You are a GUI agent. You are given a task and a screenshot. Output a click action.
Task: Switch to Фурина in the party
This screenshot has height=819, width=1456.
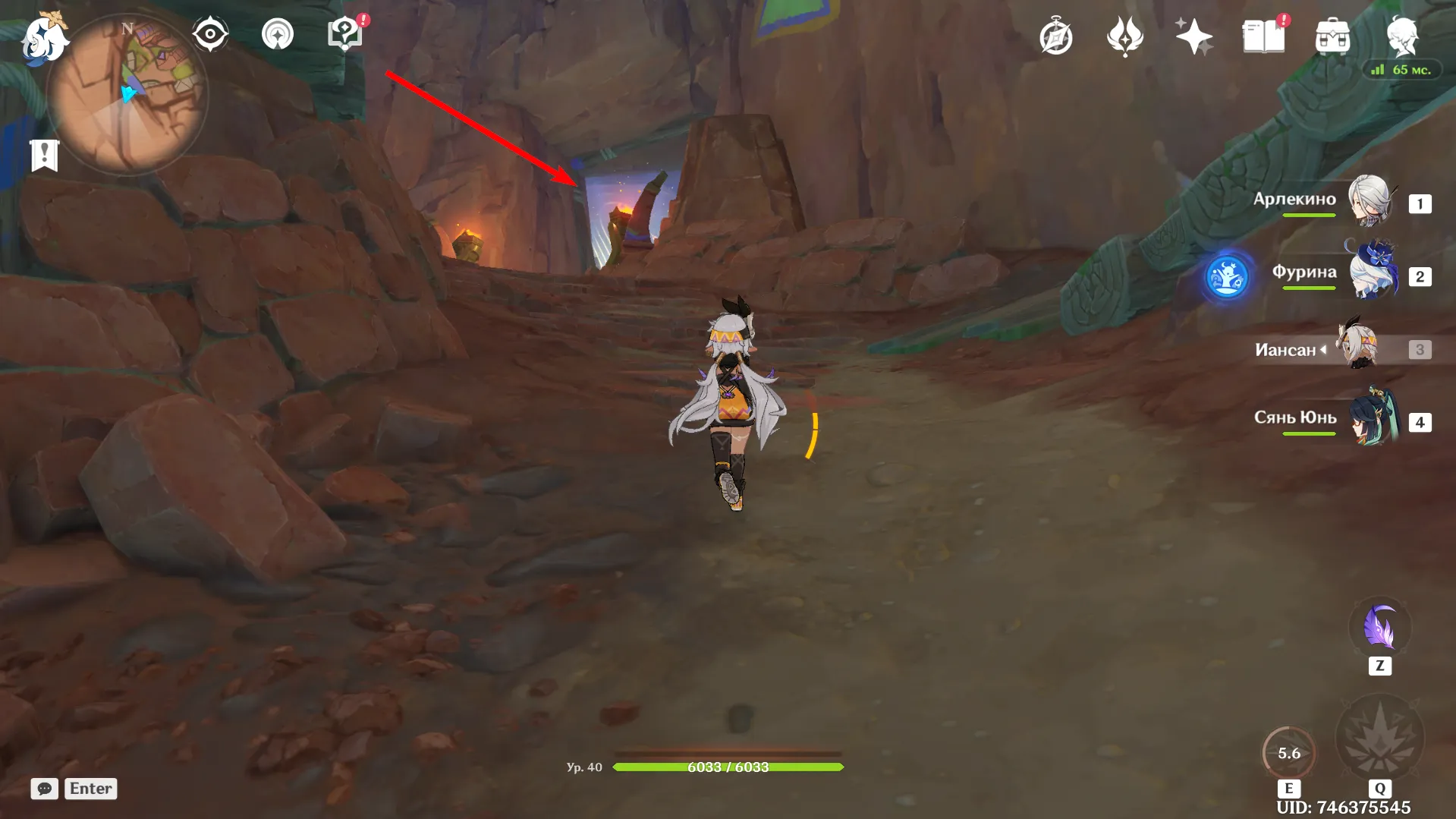[1372, 273]
